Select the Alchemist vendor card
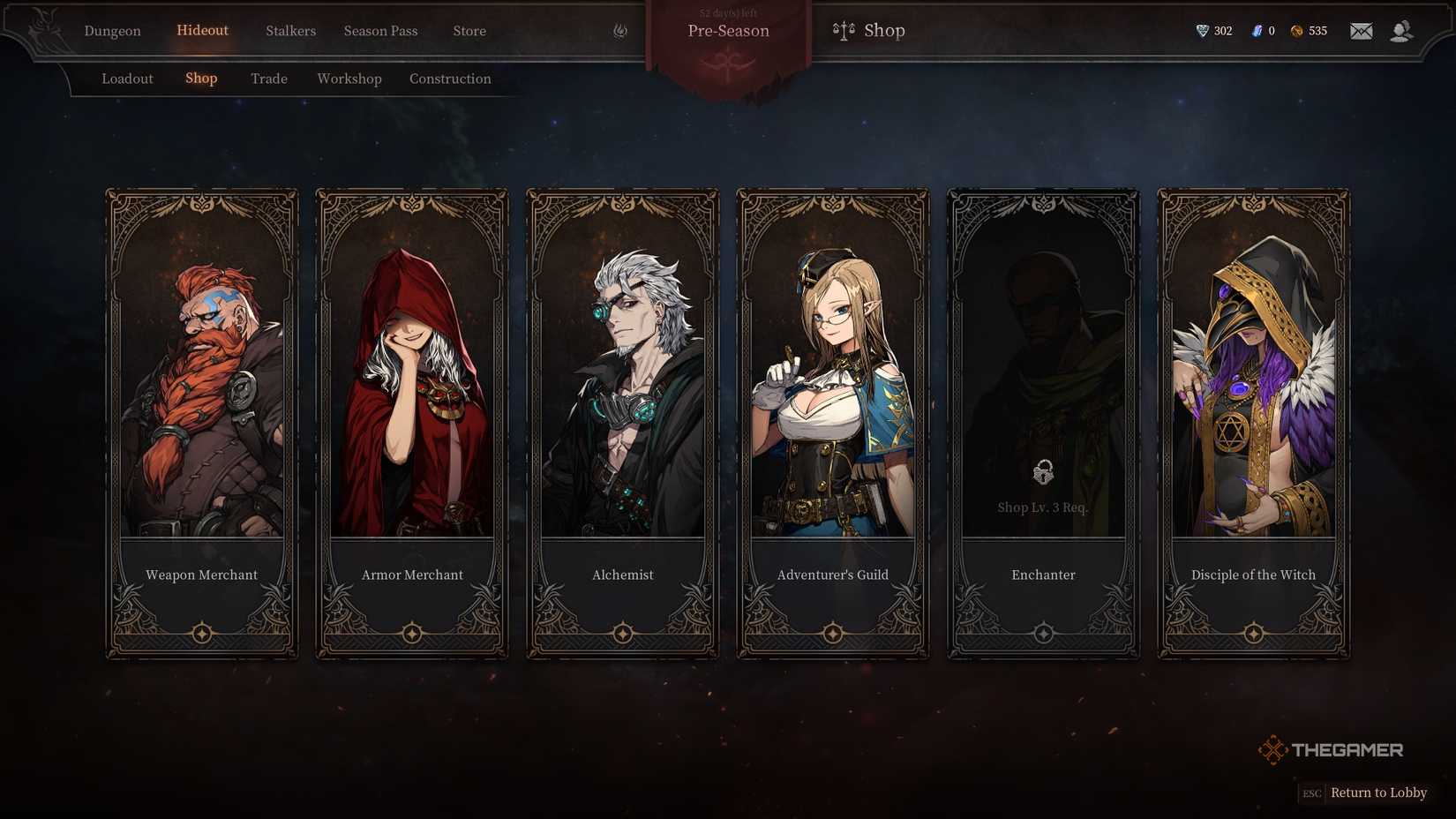The width and height of the screenshot is (1456, 819). point(623,424)
